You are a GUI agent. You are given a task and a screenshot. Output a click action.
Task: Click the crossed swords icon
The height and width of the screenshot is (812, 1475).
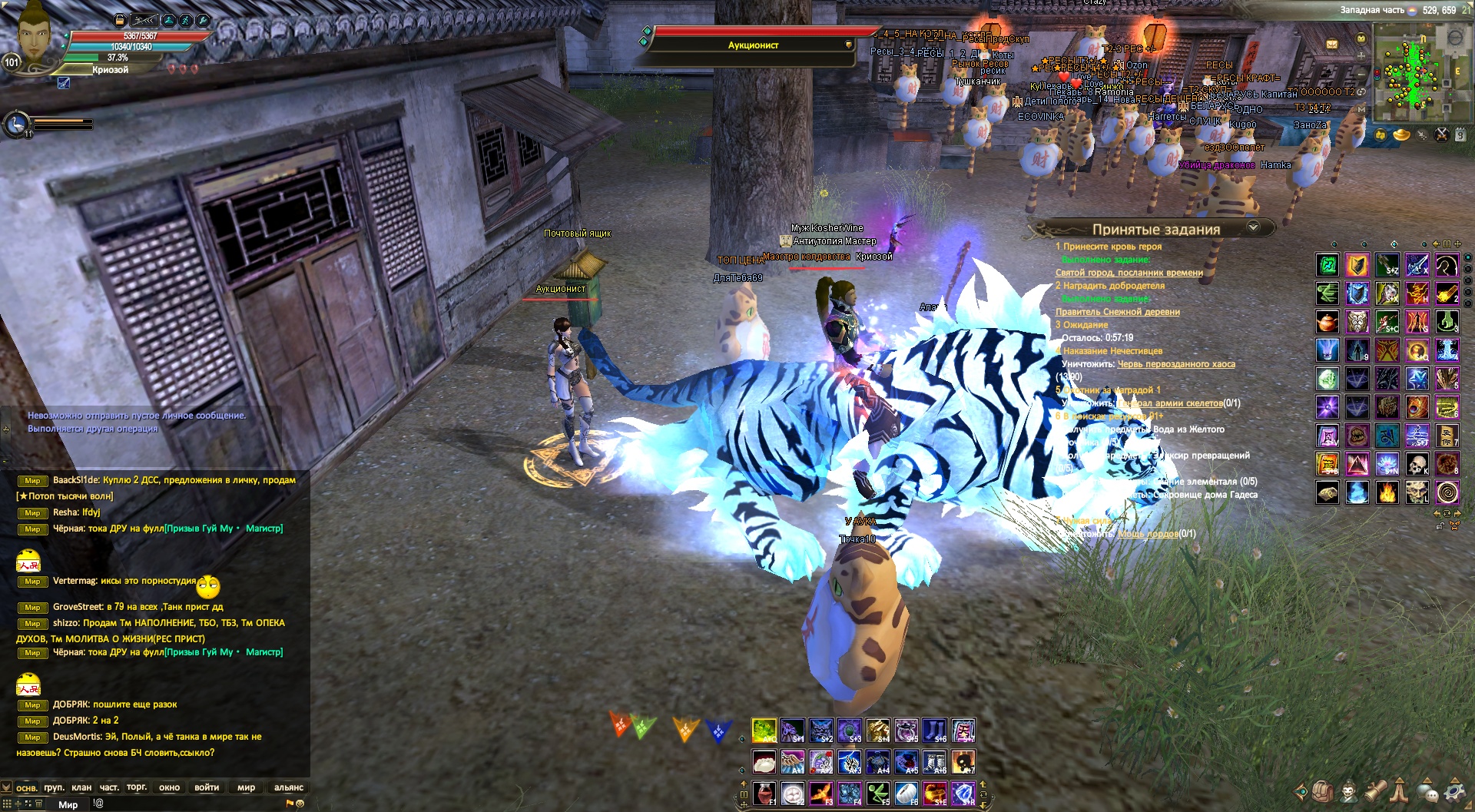(1441, 135)
